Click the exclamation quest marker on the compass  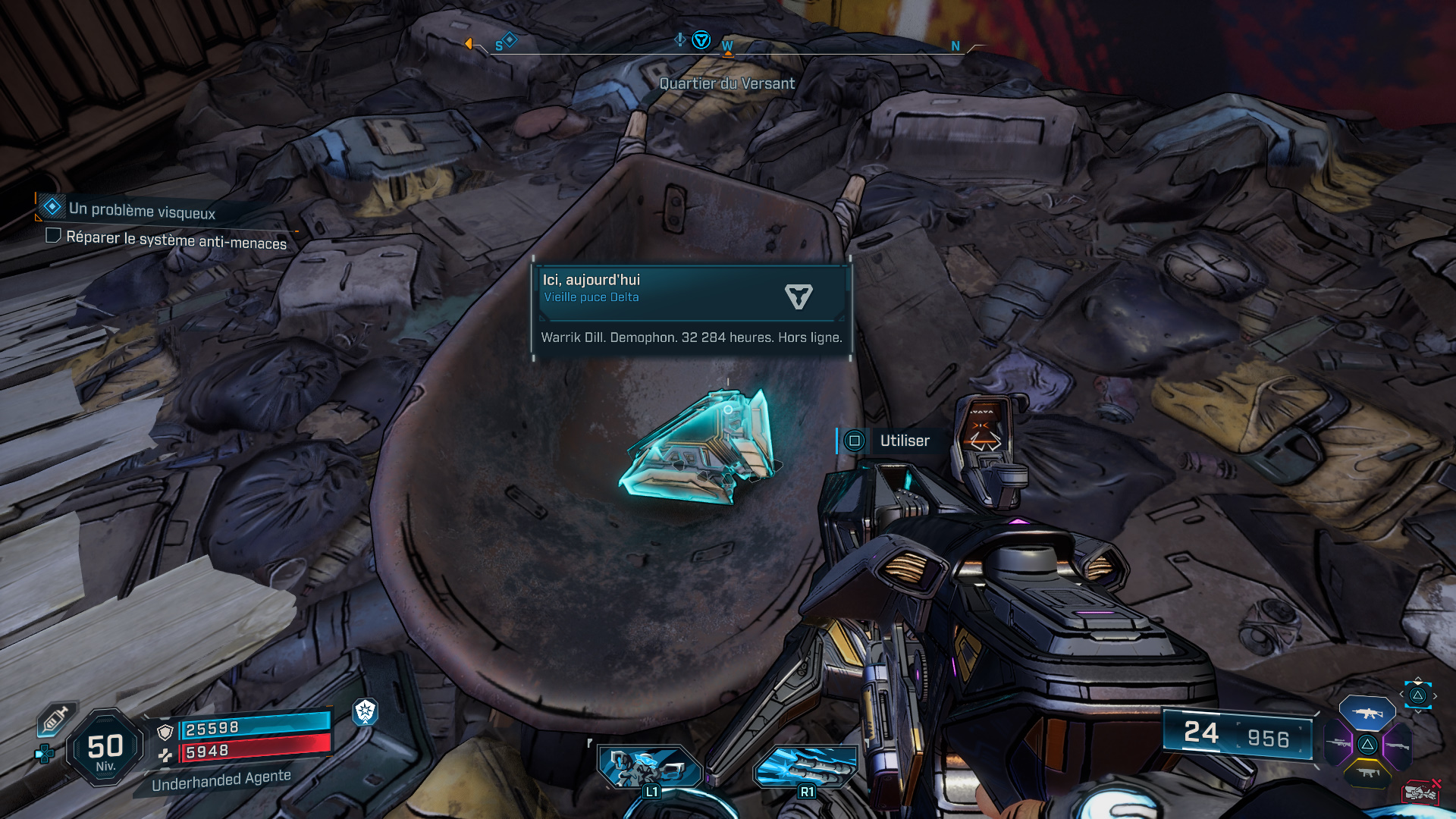click(680, 39)
